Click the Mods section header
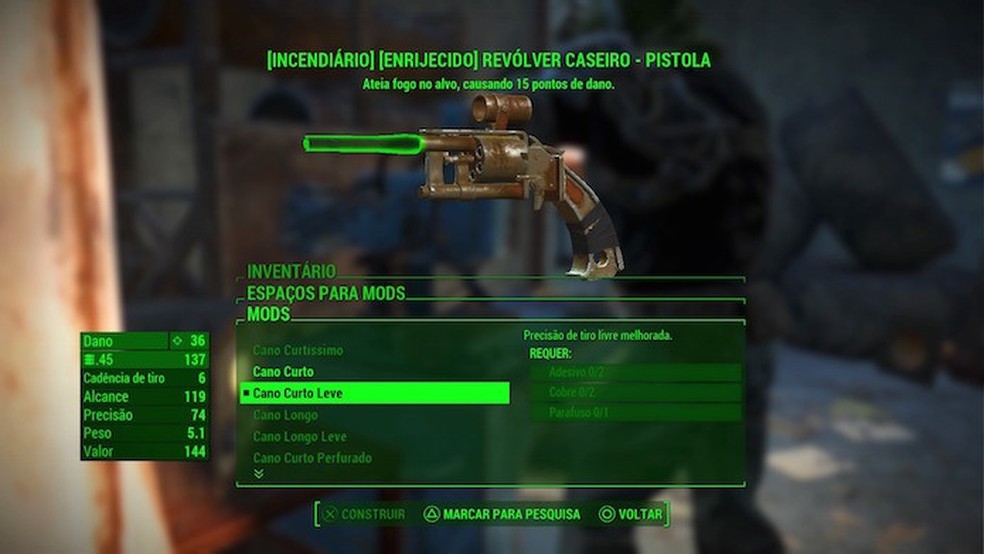The height and width of the screenshot is (554, 984). [268, 314]
